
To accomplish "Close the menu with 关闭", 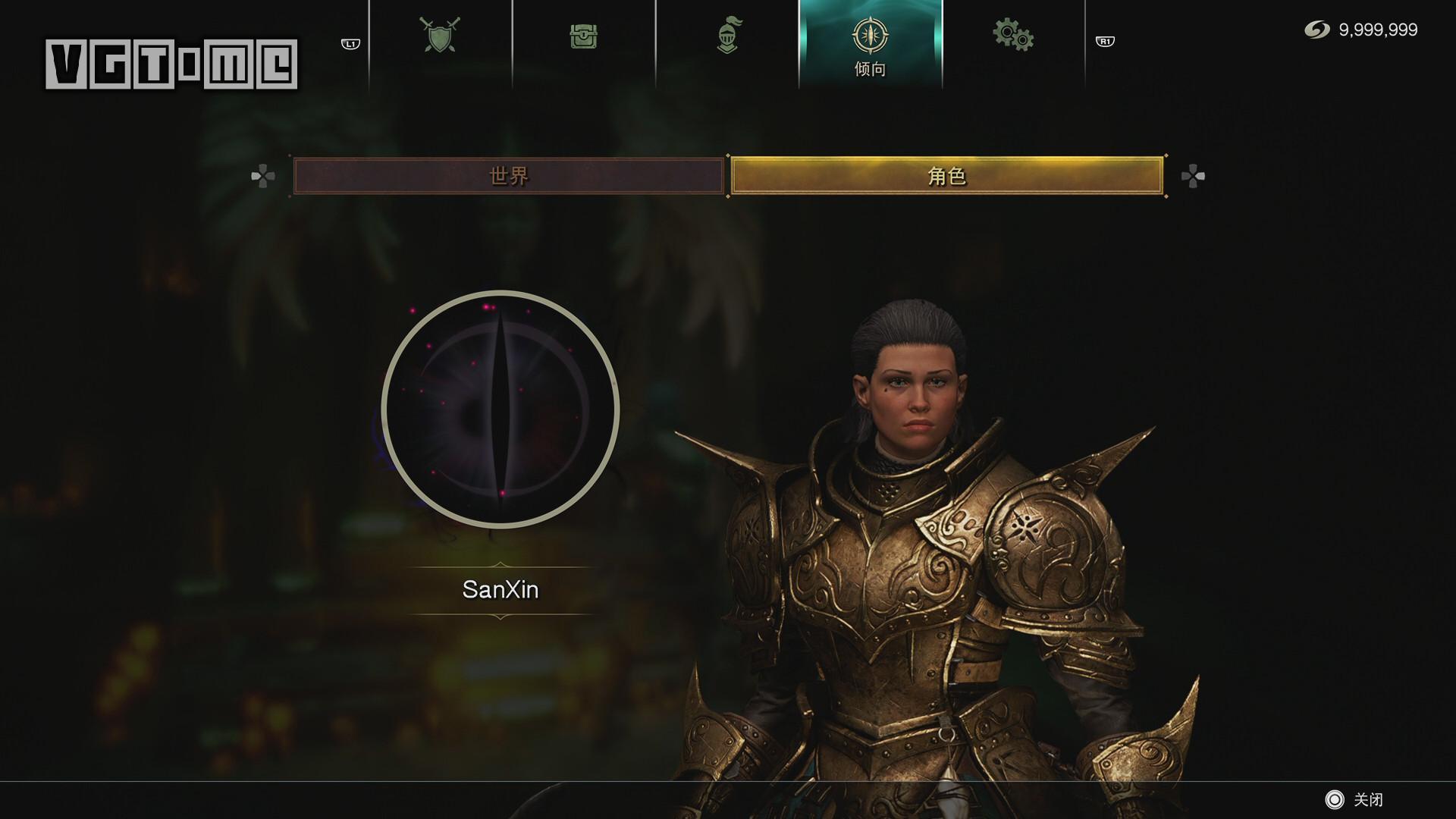I will coord(1354,799).
